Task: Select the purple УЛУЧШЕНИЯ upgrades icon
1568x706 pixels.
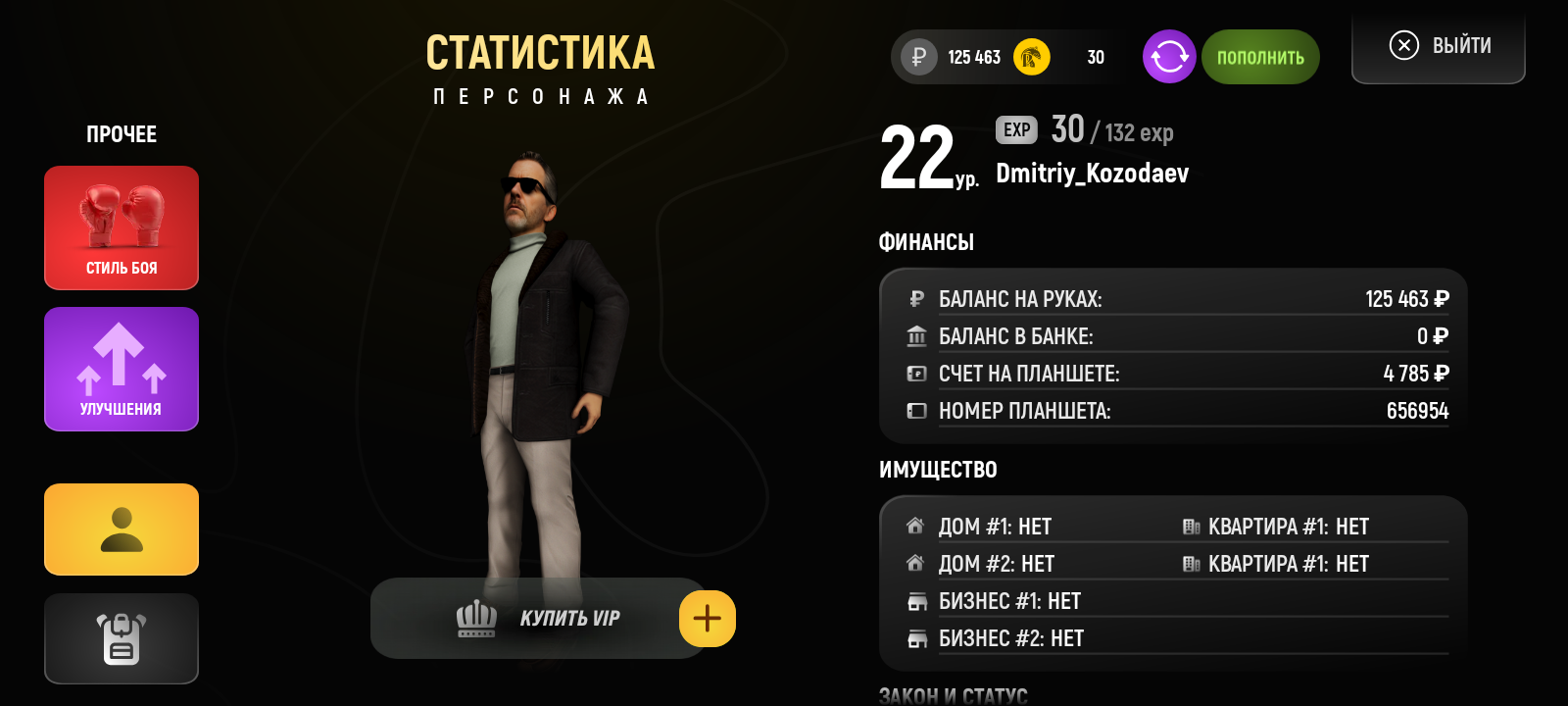Action: point(121,369)
